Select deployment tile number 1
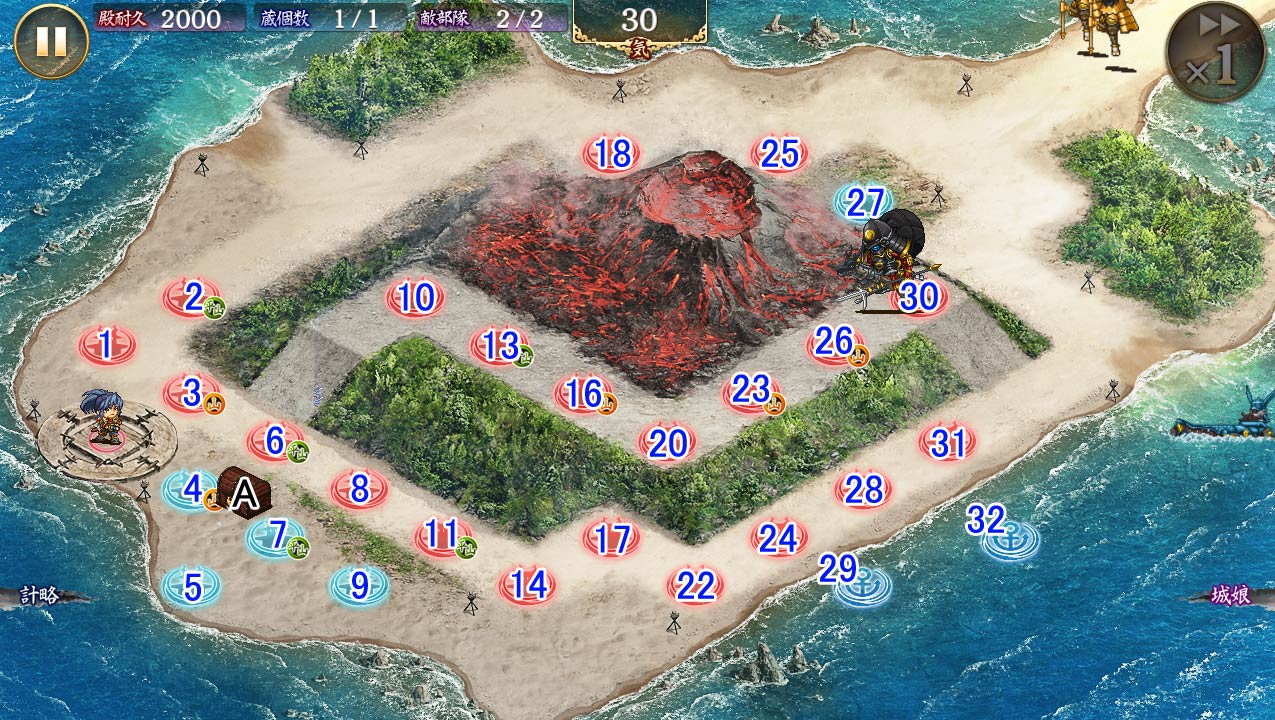Image resolution: width=1275 pixels, height=720 pixels. click(107, 346)
